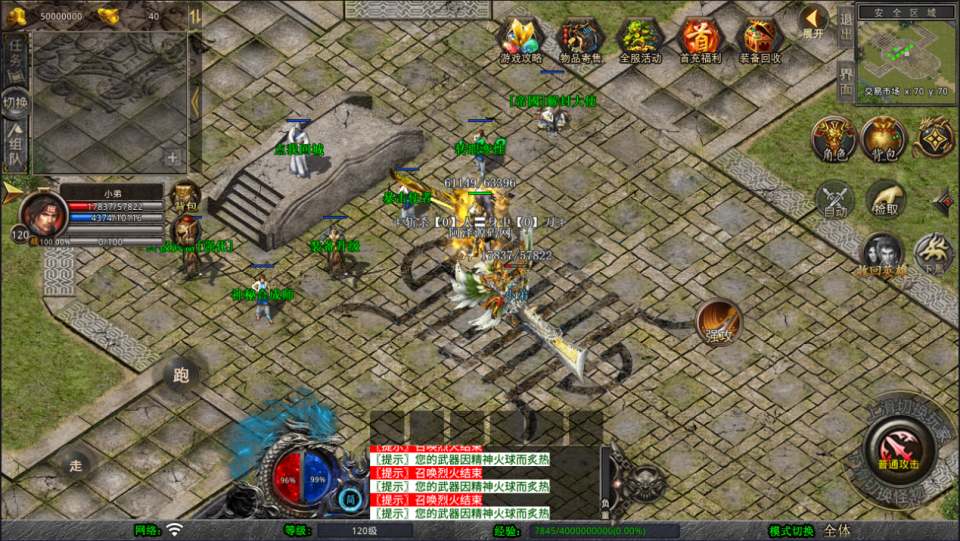Click the 界面 interface tab
Screen dimensions: 960x541
(846, 78)
